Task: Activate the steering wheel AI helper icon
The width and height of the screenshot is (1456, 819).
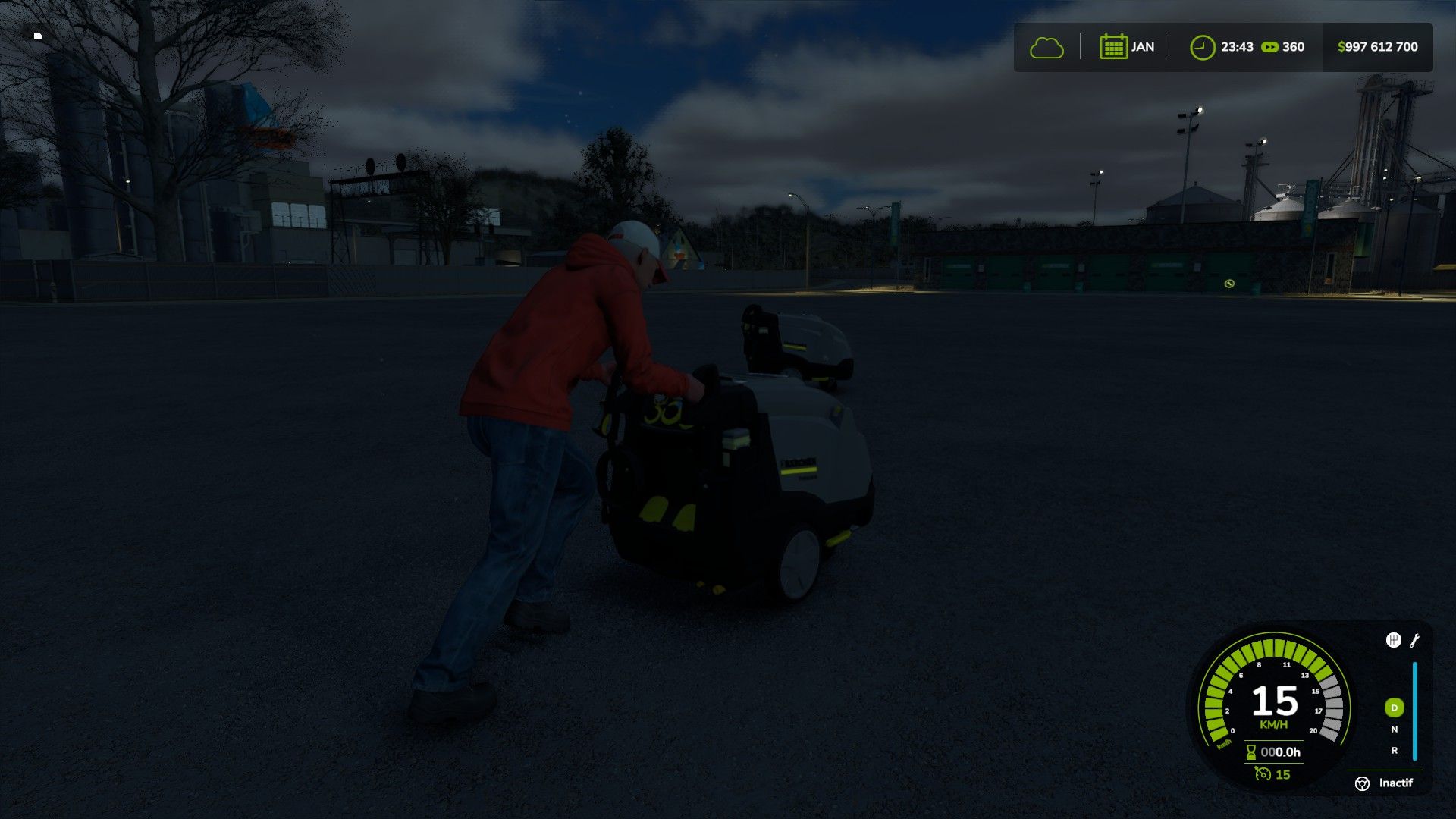Action: click(1362, 783)
